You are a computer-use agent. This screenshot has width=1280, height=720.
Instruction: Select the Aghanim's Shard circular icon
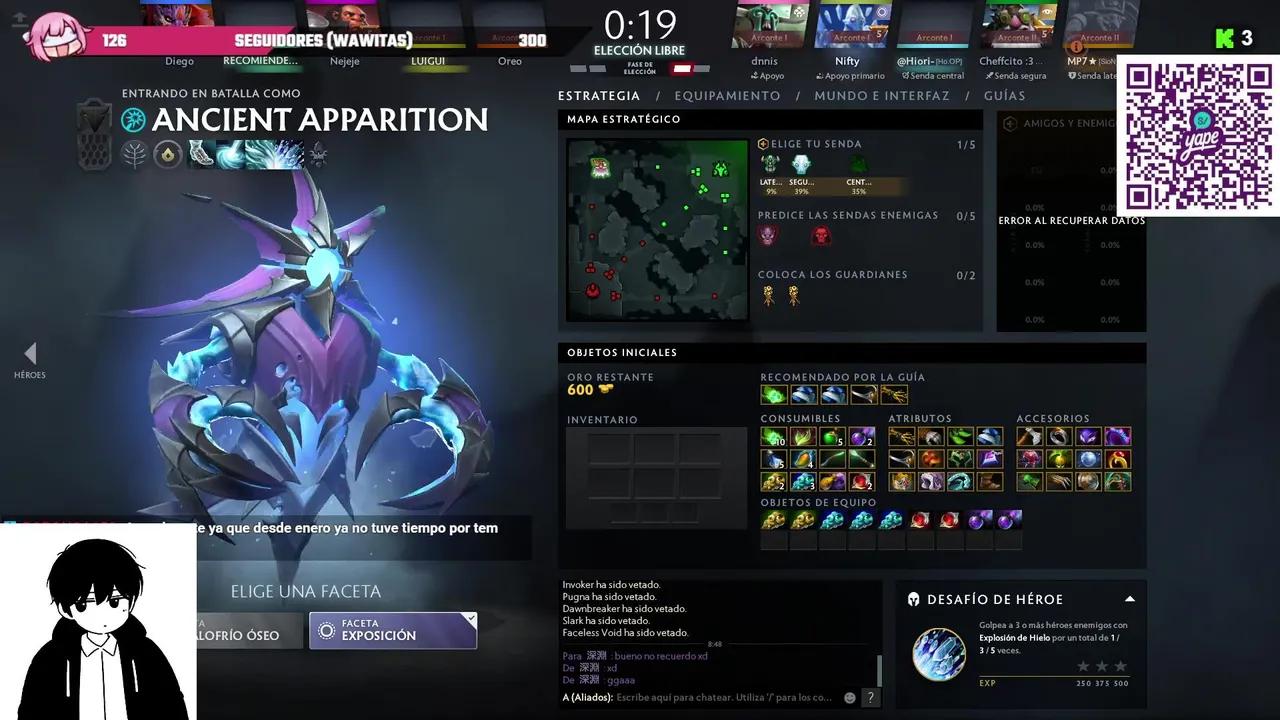point(167,153)
